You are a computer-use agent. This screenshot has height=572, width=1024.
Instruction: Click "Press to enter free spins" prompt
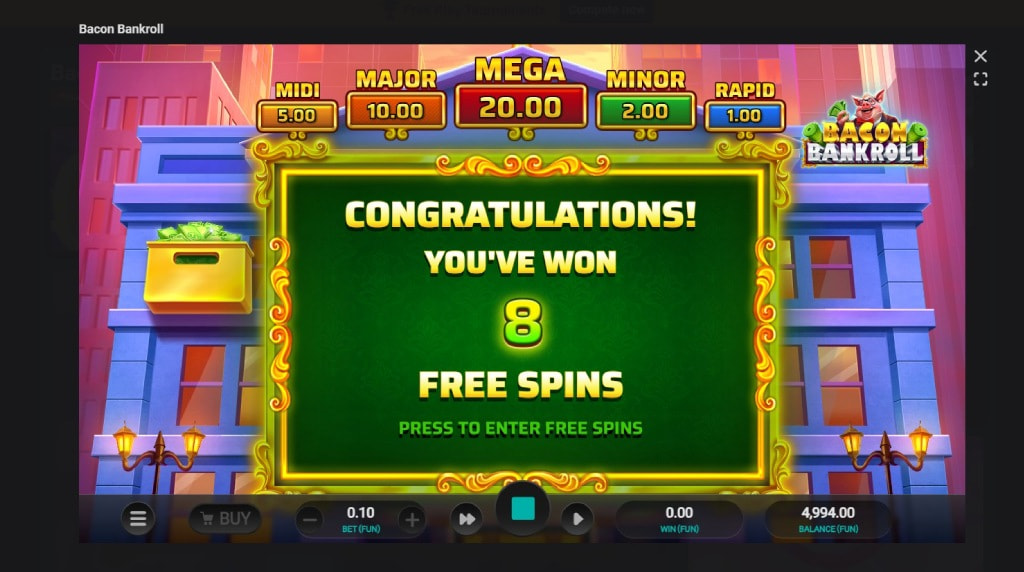(520, 428)
